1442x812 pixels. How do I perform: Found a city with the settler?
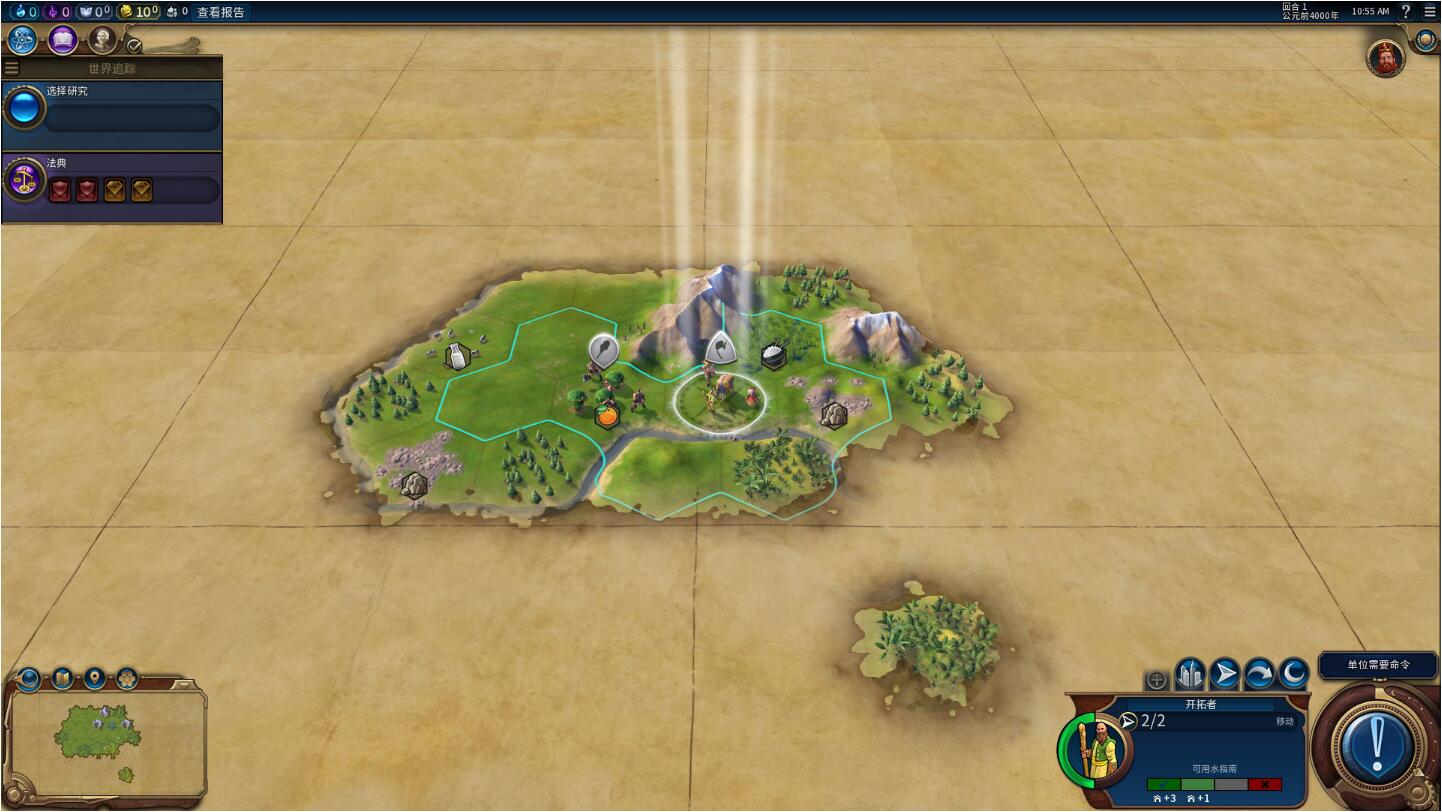[1190, 675]
